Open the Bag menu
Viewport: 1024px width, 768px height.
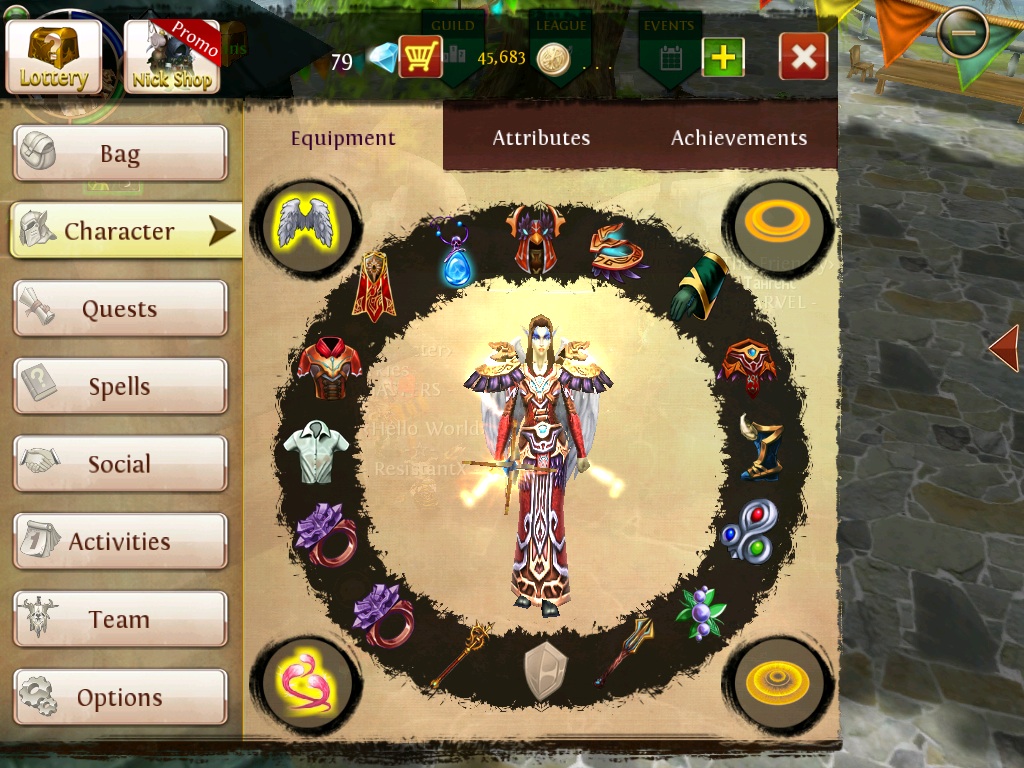coord(120,154)
